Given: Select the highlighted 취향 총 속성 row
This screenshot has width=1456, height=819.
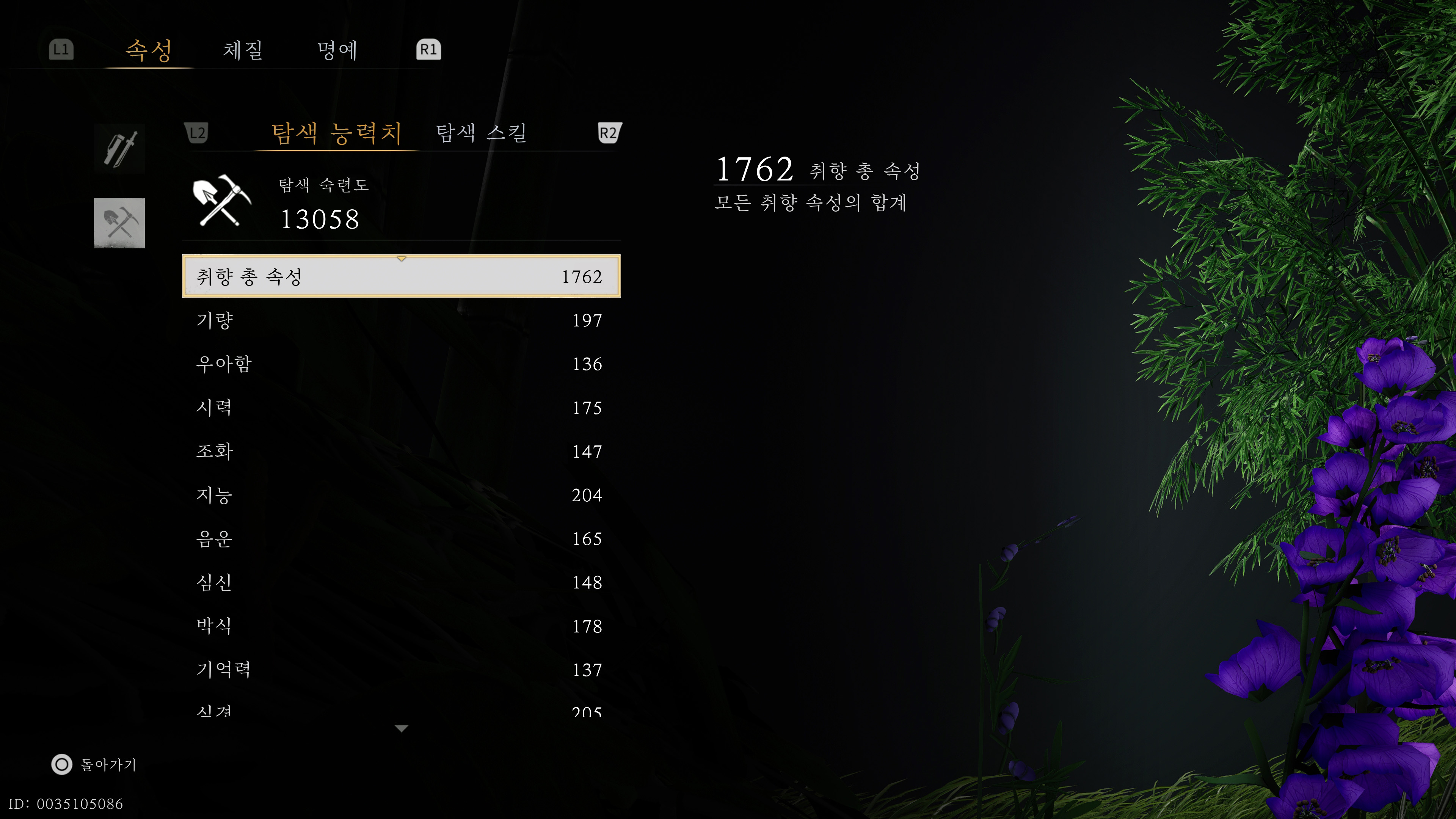Looking at the screenshot, I should 401,276.
